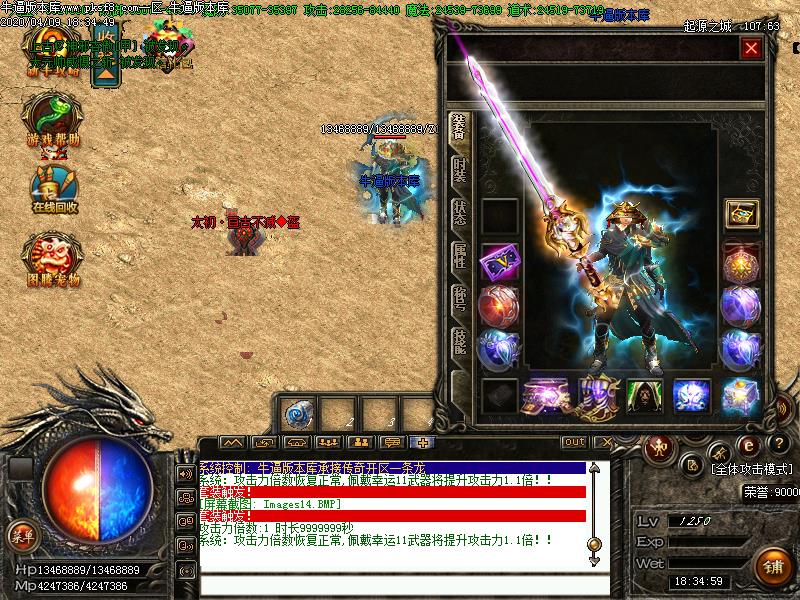Use the scroll item in hotbar slot 1
The image size is (800, 600).
(299, 414)
